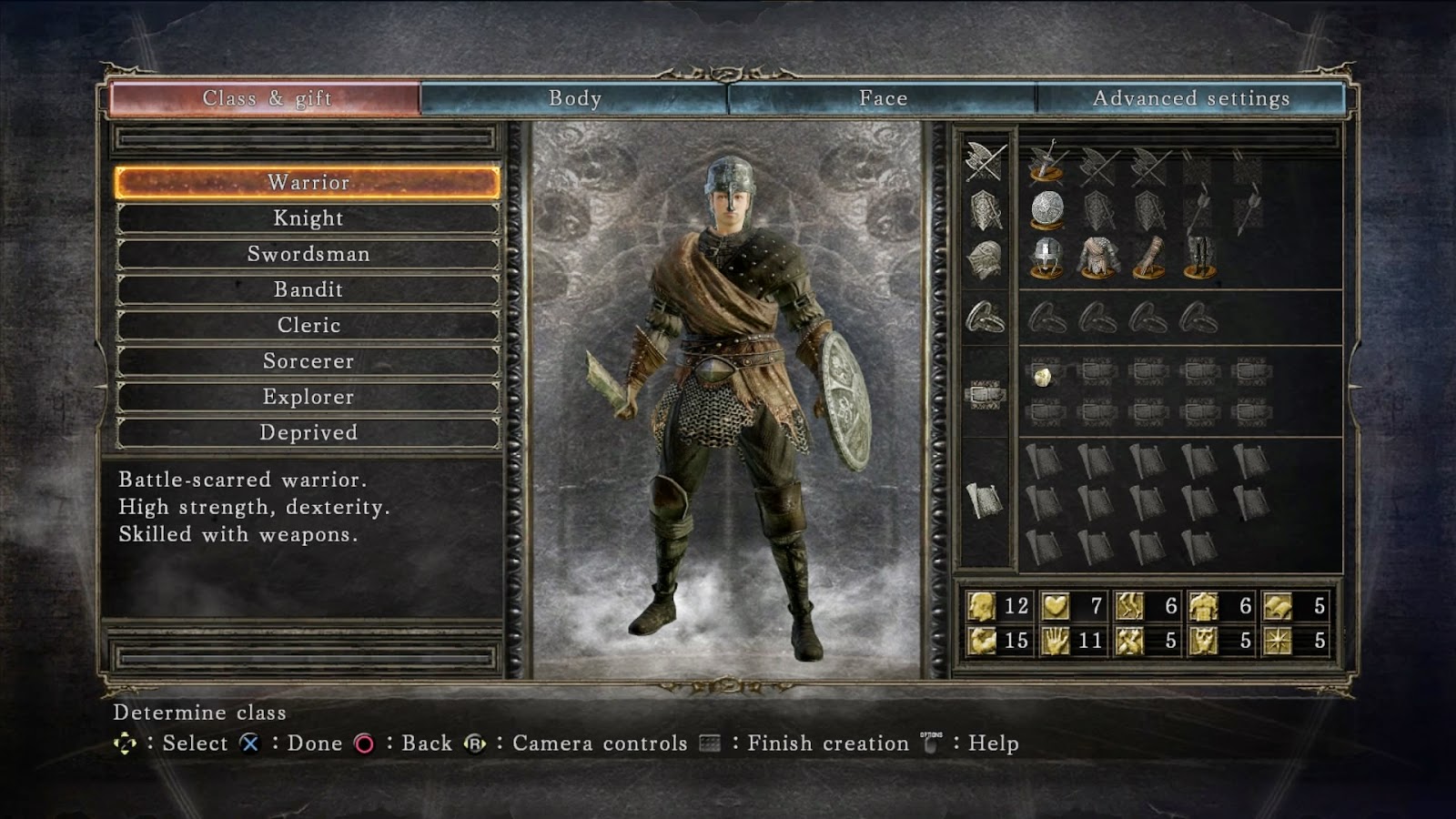Open the Advanced settings tab
This screenshot has height=819, width=1456.
(x=1190, y=98)
